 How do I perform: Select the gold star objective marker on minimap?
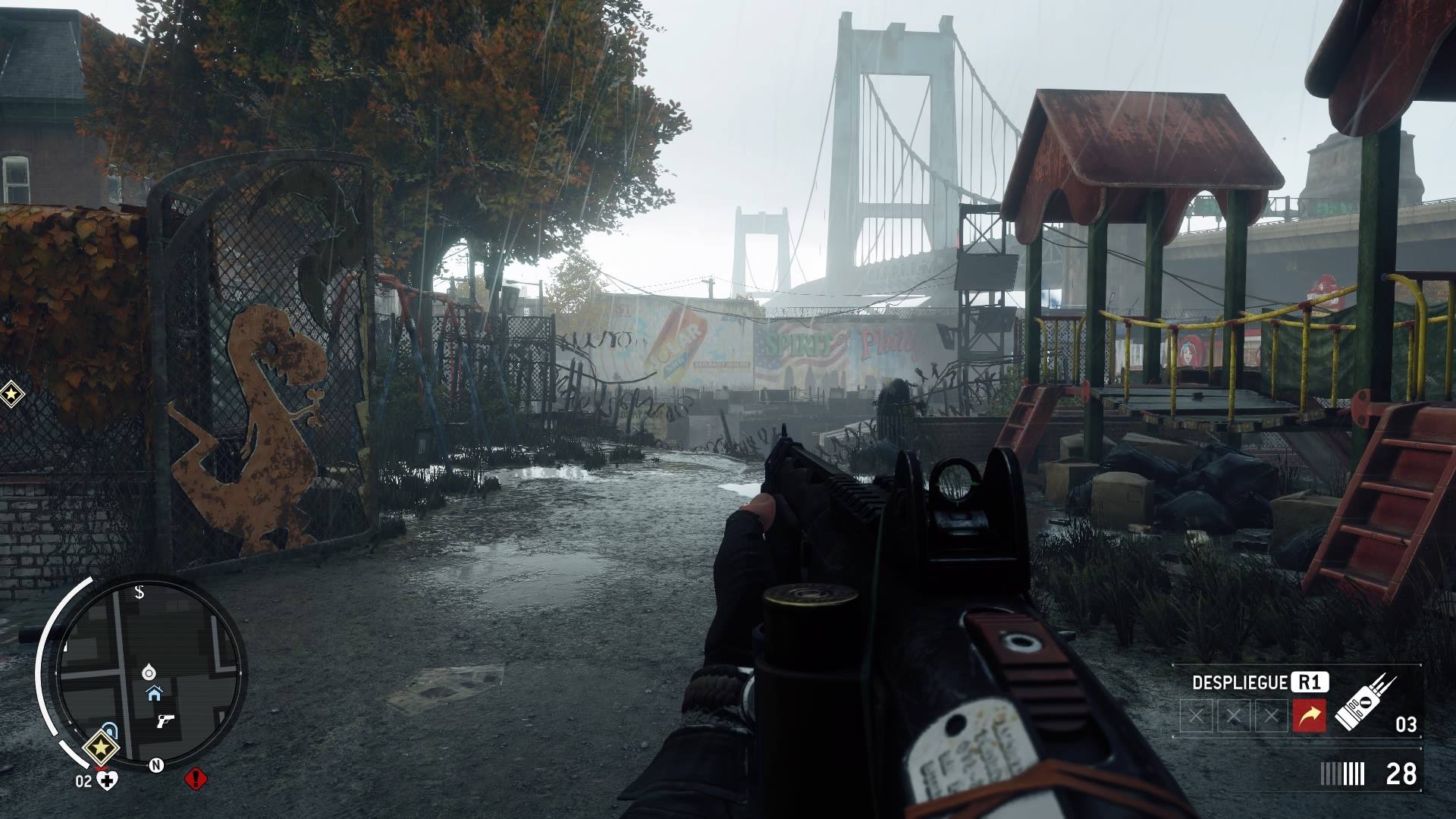coord(99,748)
